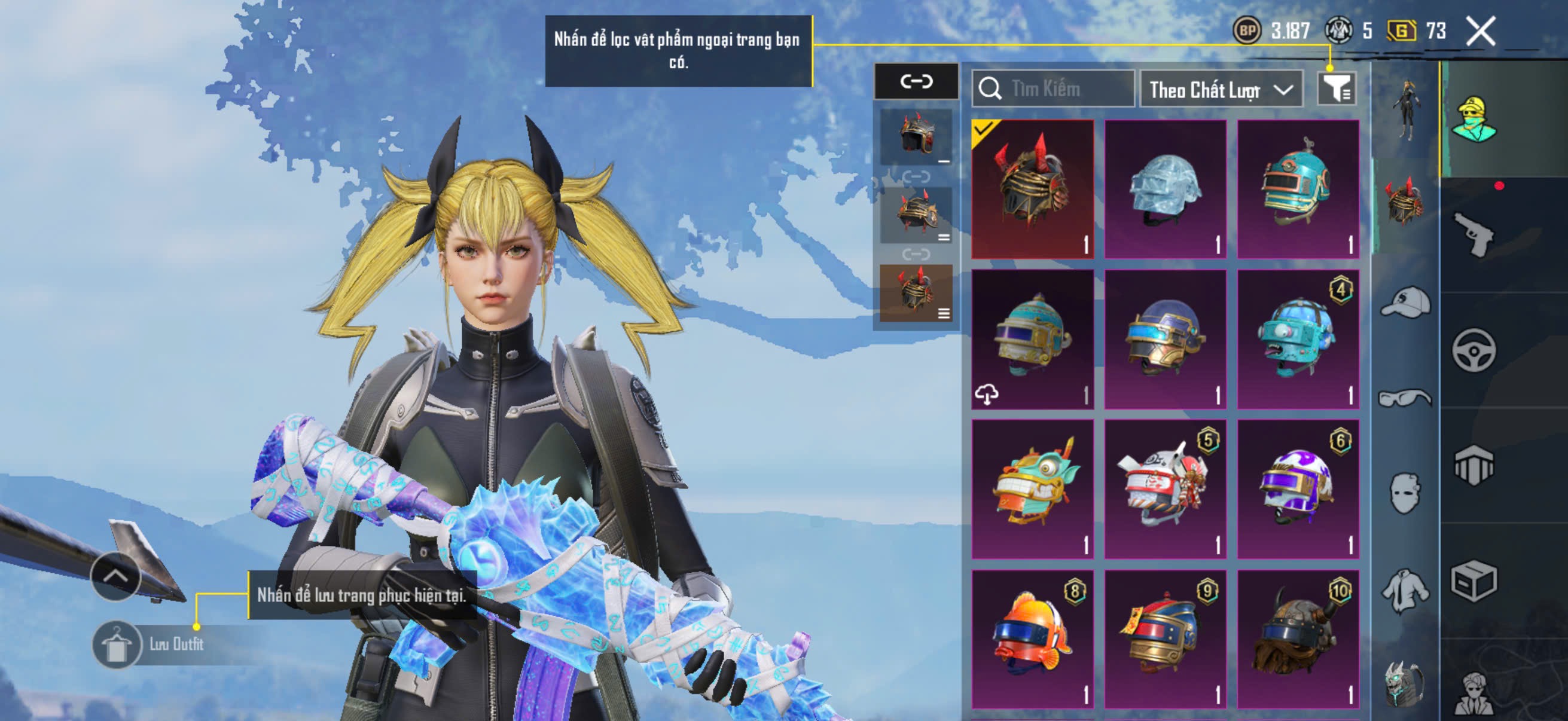The image size is (1568, 721).
Task: Pick the horned viking helmet with beard
Action: pos(1298,639)
